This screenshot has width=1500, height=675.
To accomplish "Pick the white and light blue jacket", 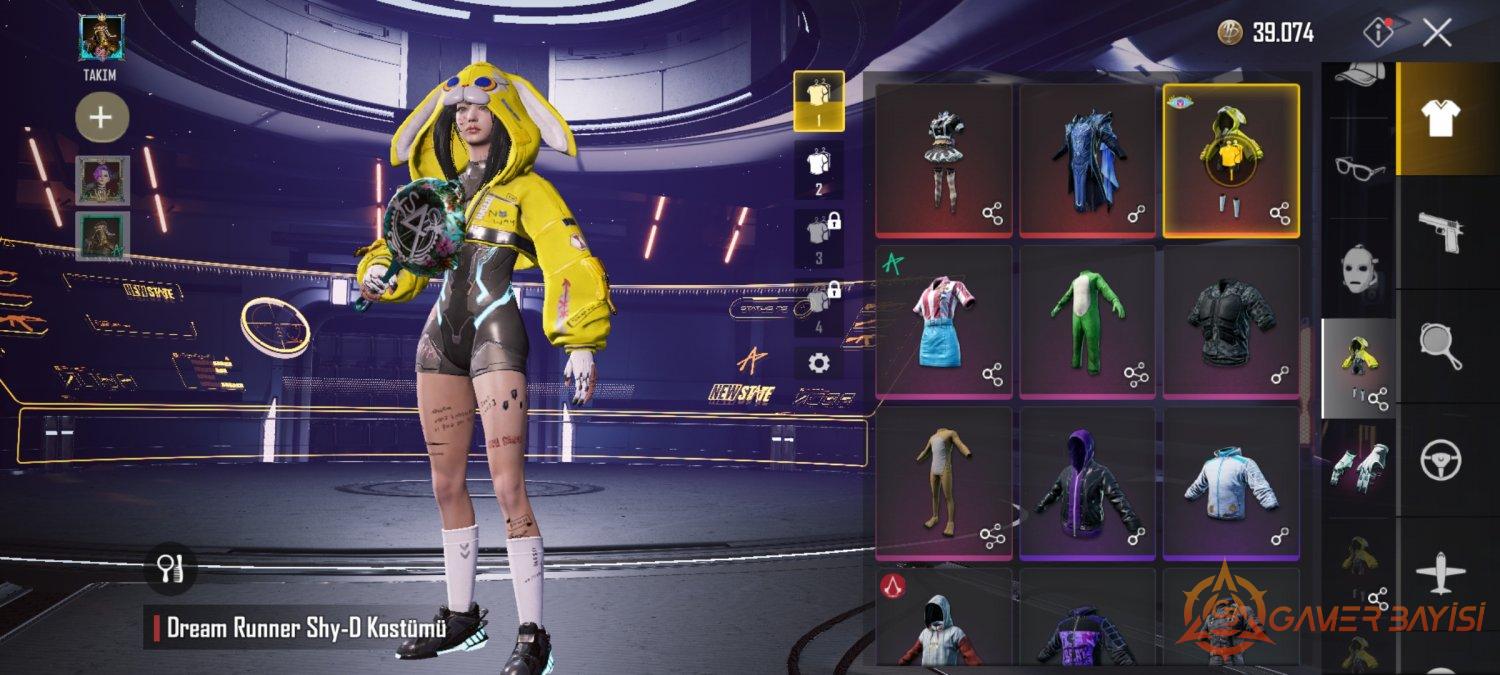I will click(x=1231, y=484).
